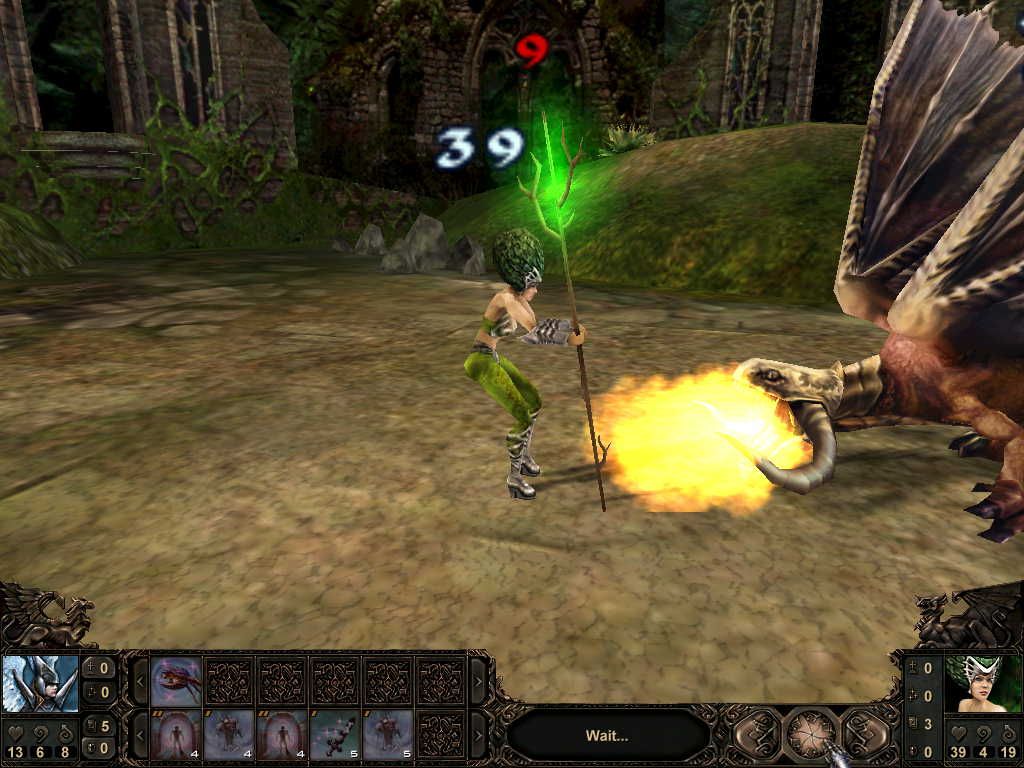This screenshot has width=1024, height=768.
Task: Page the lower card row to the right
Action: pos(478,735)
